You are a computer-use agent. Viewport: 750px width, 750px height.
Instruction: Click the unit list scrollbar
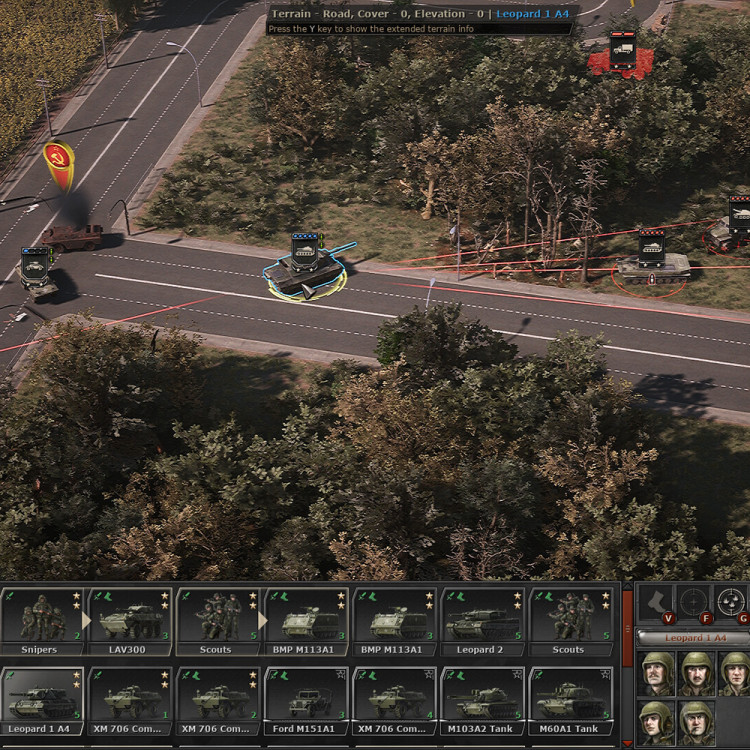(627, 660)
